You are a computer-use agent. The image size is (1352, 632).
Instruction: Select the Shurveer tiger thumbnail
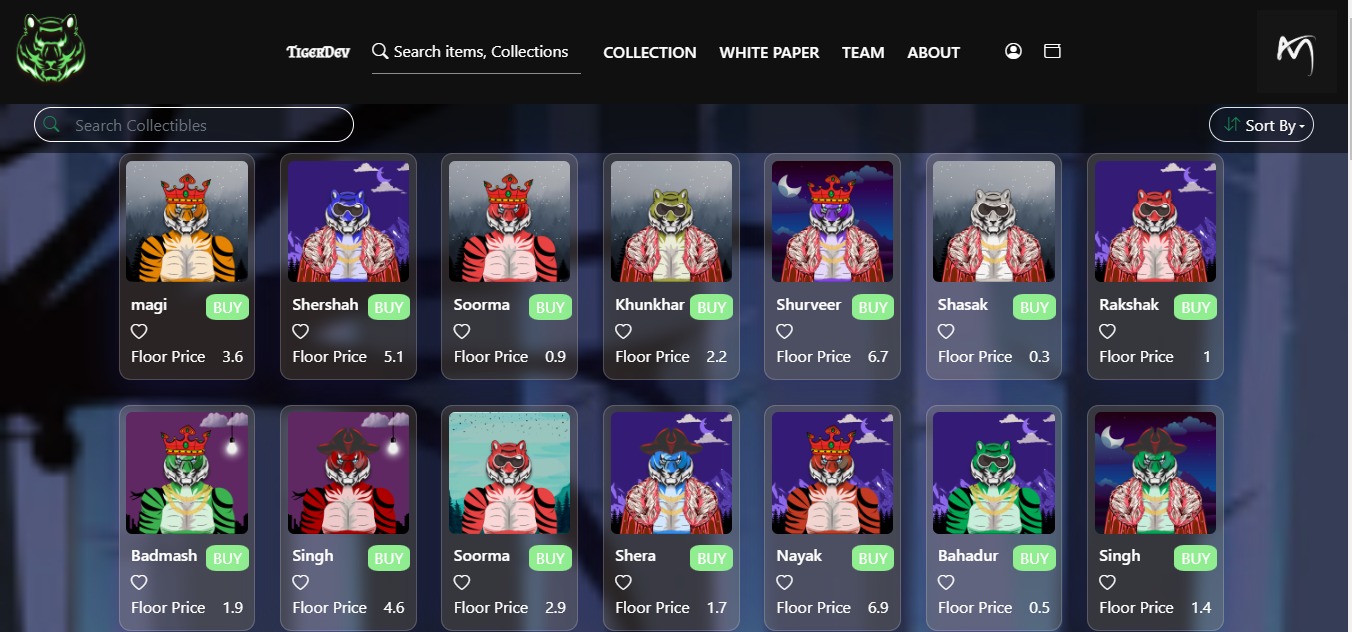pyautogui.click(x=832, y=221)
